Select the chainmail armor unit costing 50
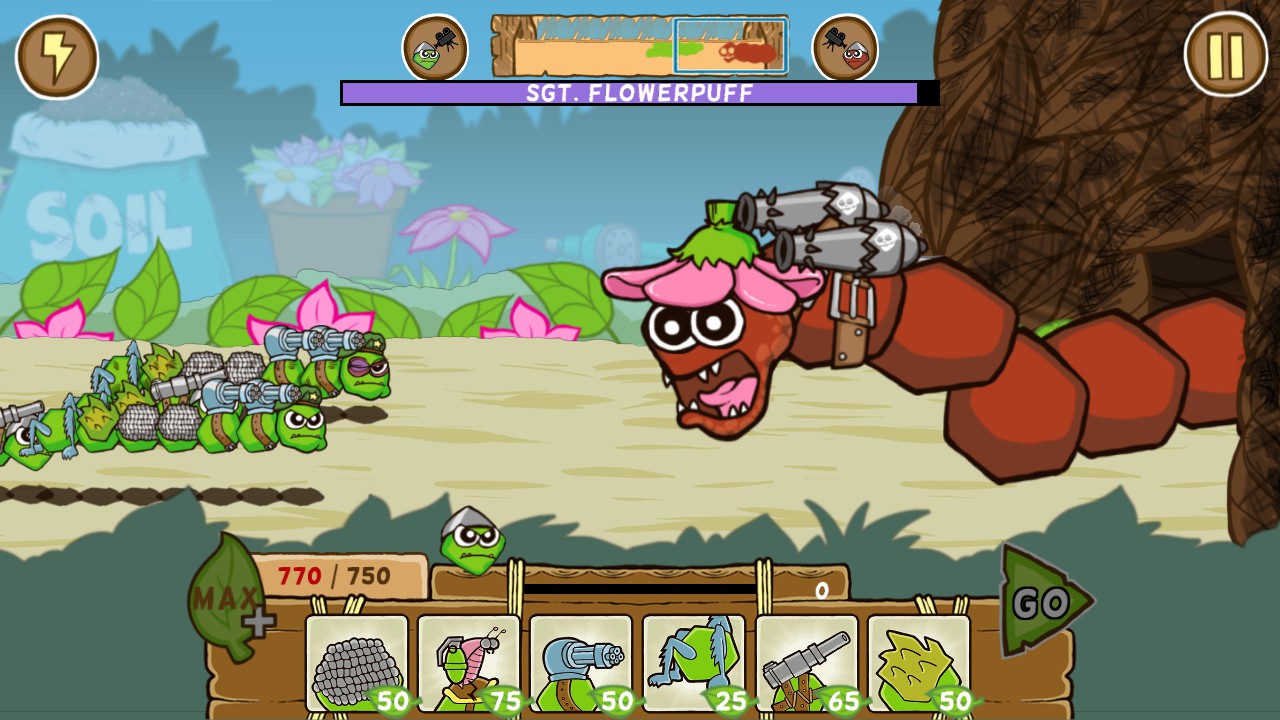The image size is (1280, 720). coord(357,664)
